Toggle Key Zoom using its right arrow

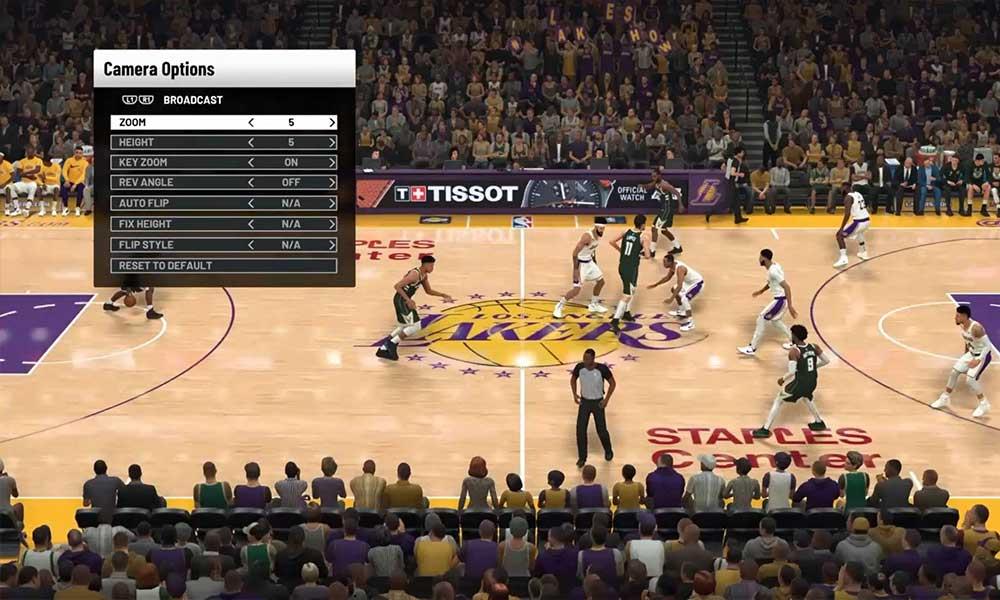332,162
